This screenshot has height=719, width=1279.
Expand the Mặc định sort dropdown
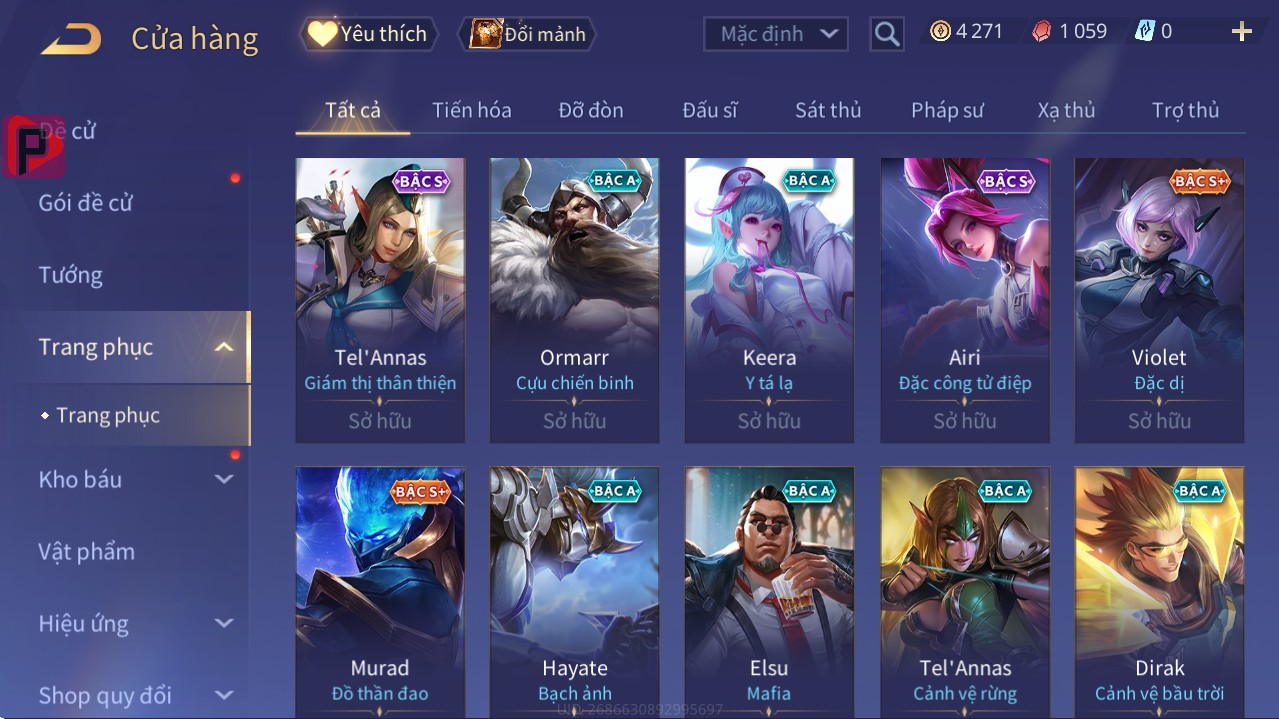click(777, 34)
